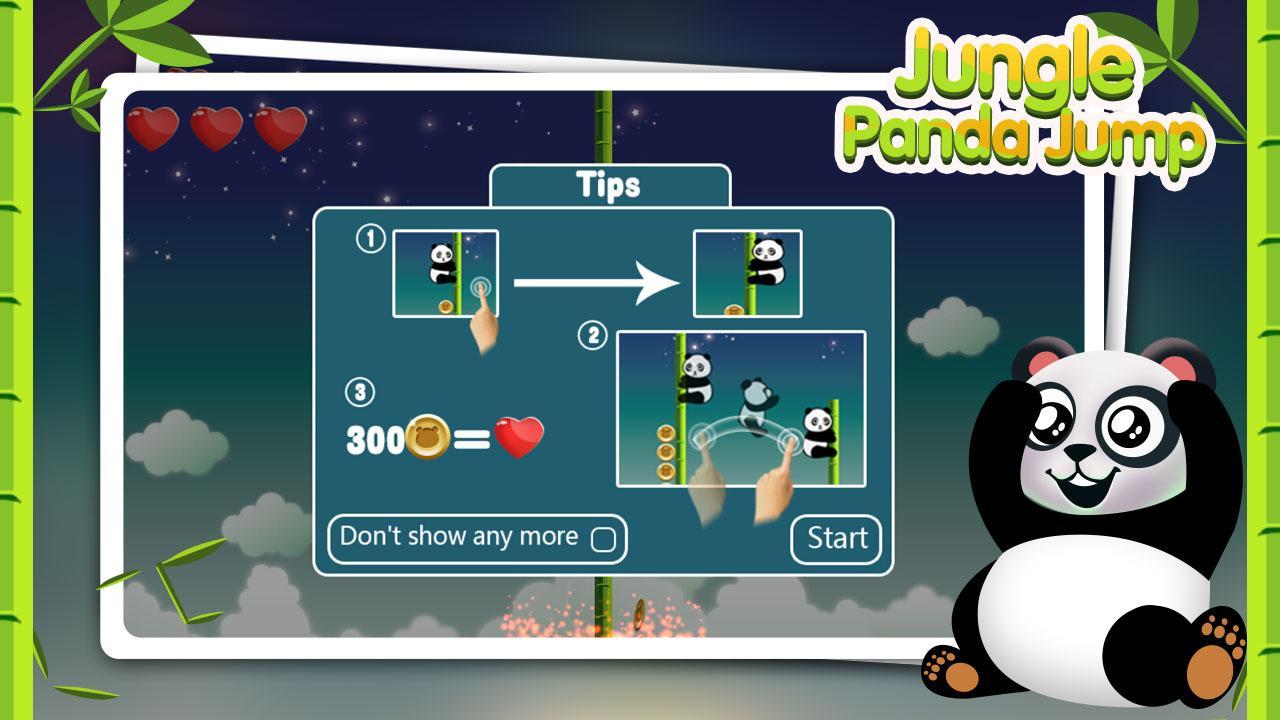
Task: Select the jumping panda in tip 2 illustration
Action: (757, 400)
